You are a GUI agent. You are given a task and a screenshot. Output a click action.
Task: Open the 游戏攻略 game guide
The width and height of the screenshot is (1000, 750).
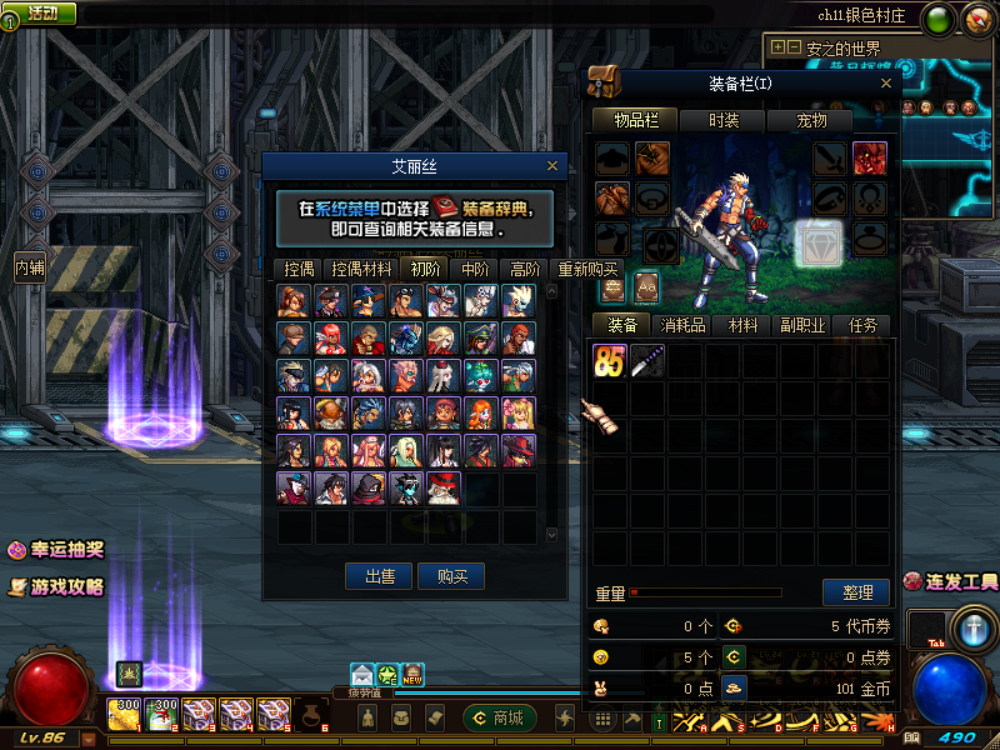tap(56, 587)
